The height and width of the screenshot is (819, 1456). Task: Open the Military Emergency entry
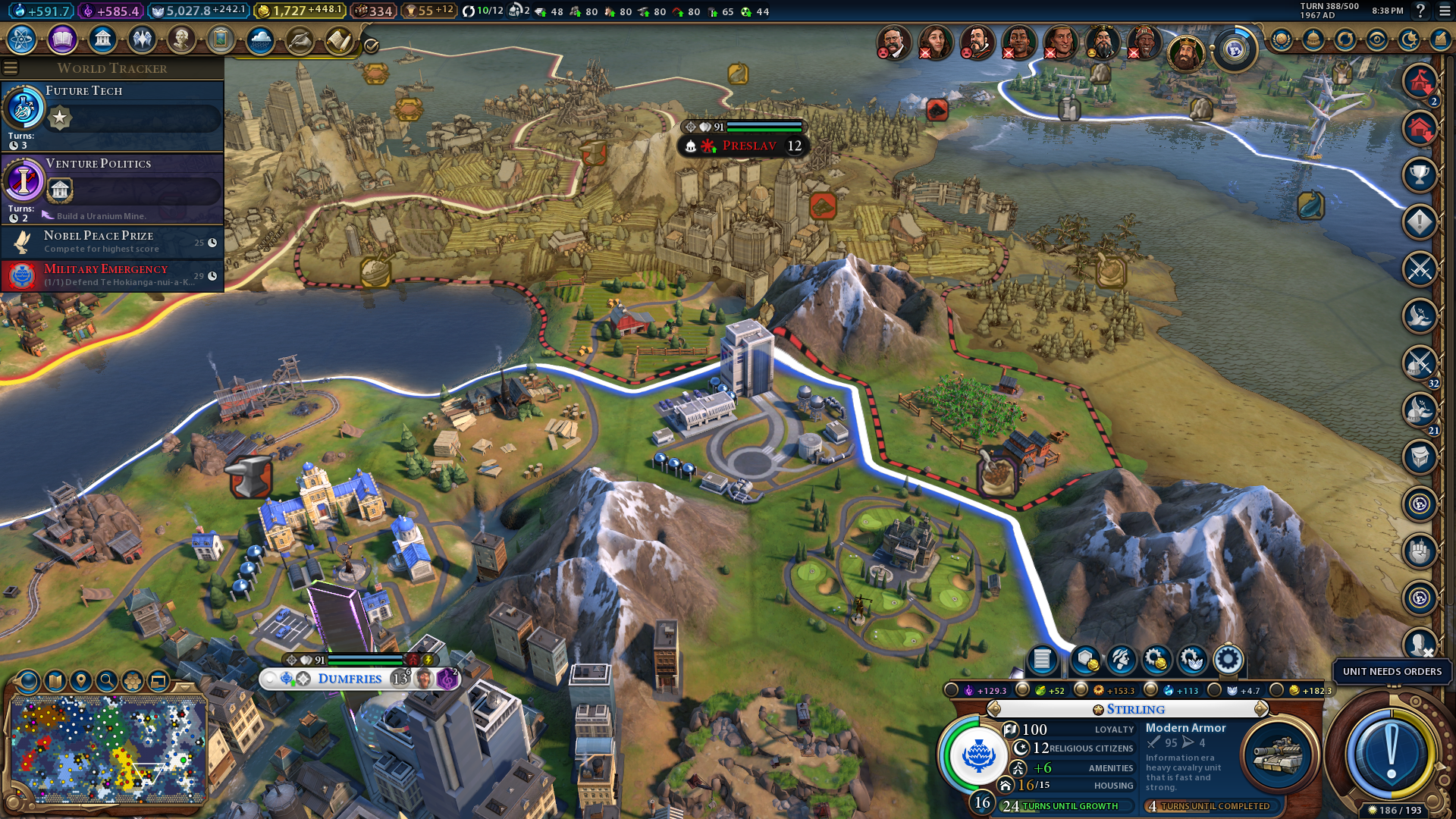pos(112,275)
